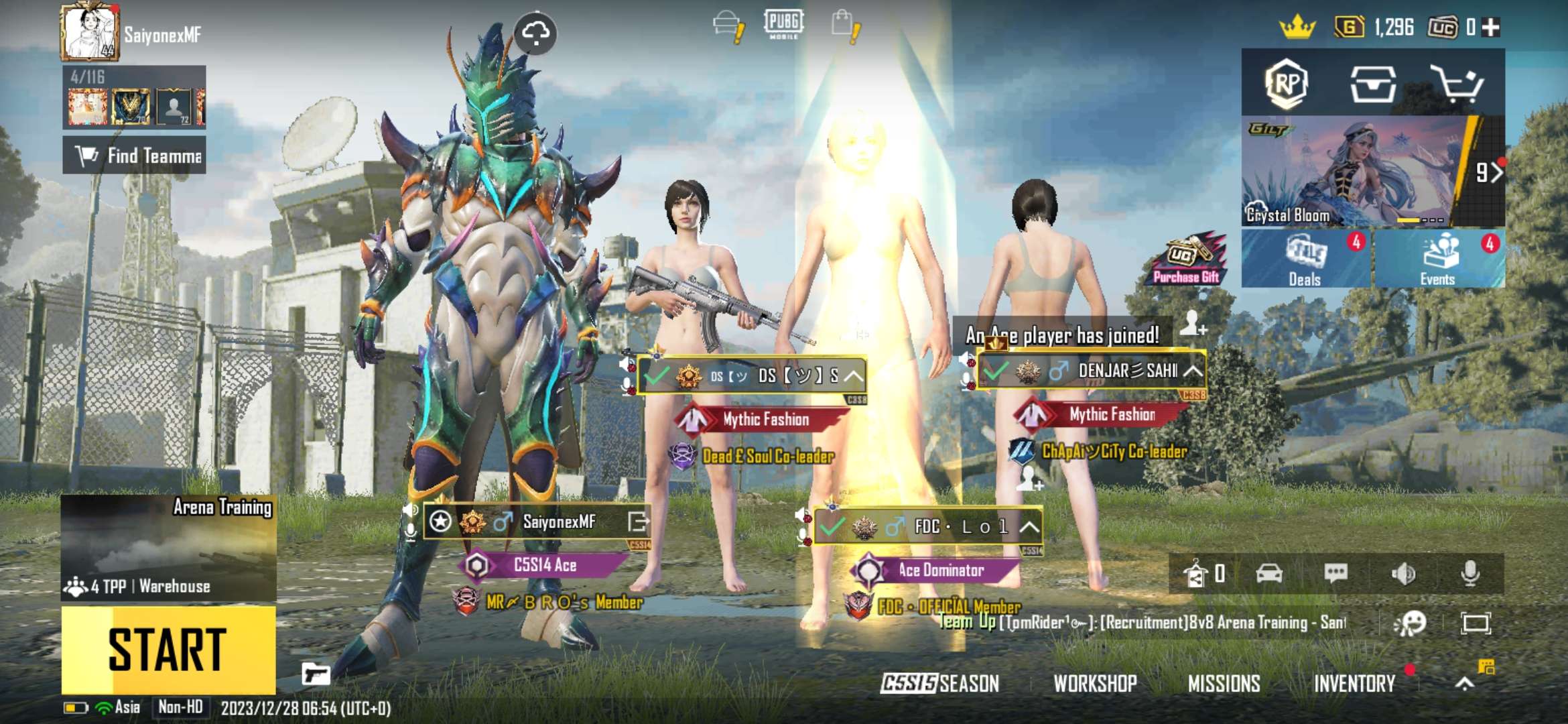Toggle the microphone icon
Image resolution: width=1568 pixels, height=724 pixels.
coord(1470,573)
